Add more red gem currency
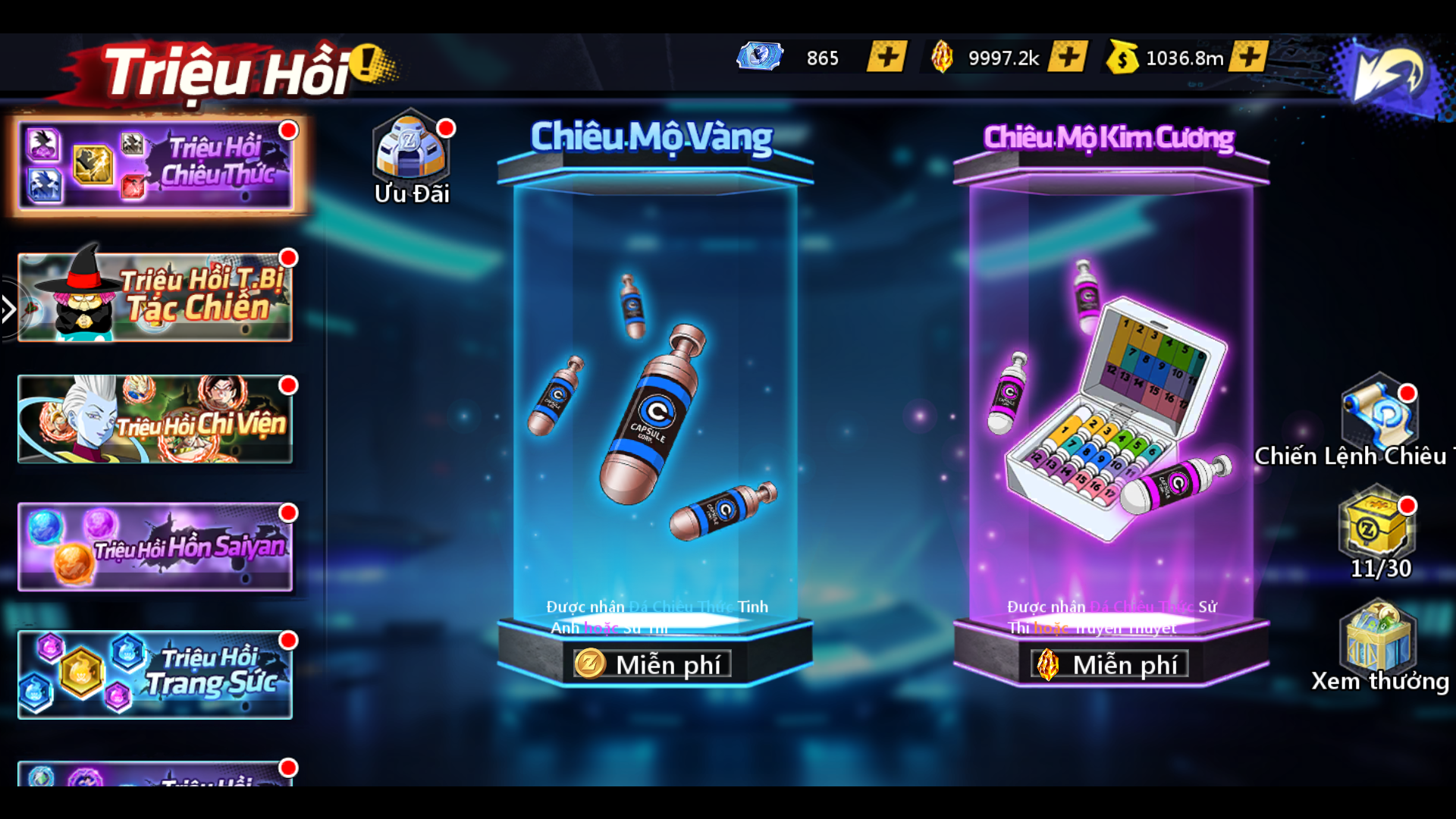The height and width of the screenshot is (819, 1456). (1067, 57)
